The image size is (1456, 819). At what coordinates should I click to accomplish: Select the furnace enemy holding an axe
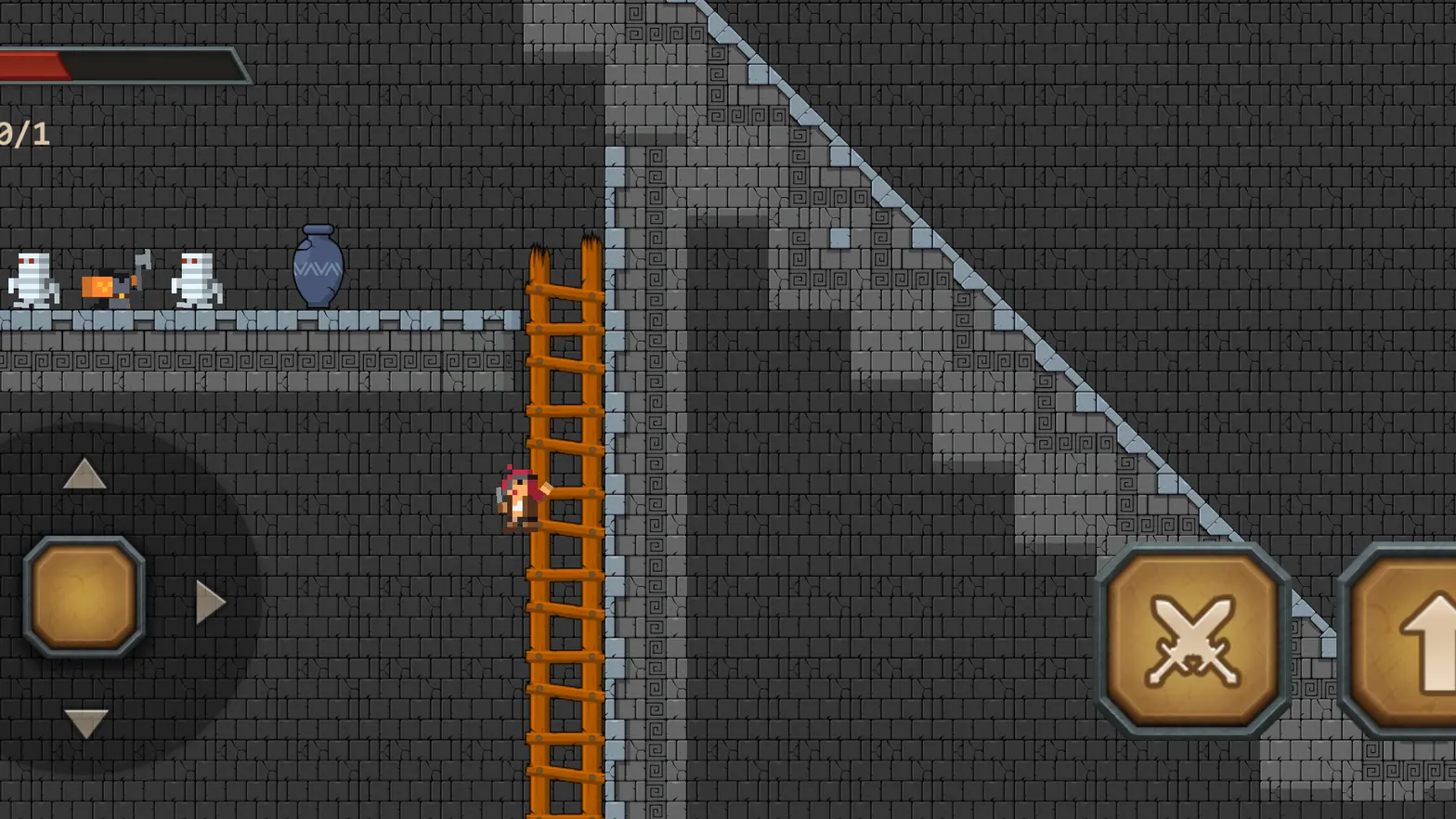click(110, 283)
